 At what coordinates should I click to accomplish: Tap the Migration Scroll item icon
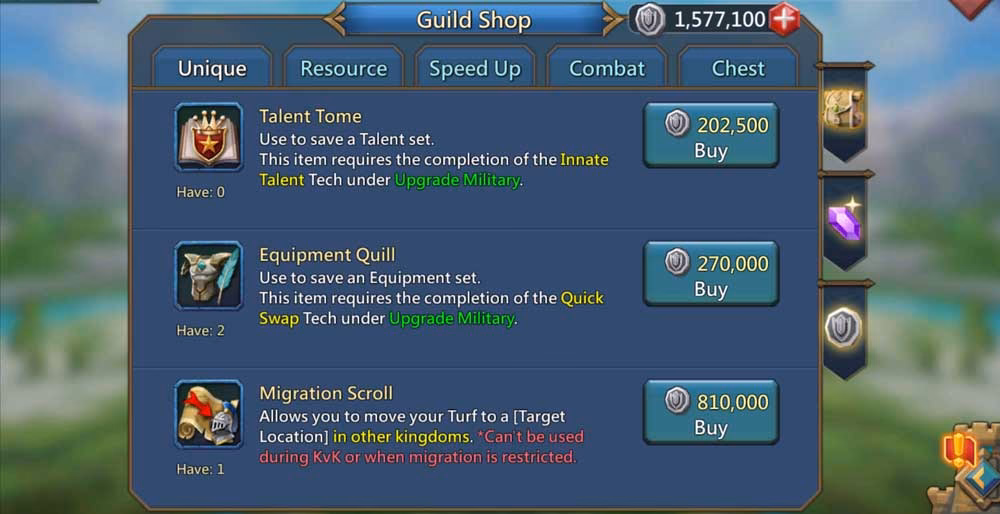pos(209,414)
